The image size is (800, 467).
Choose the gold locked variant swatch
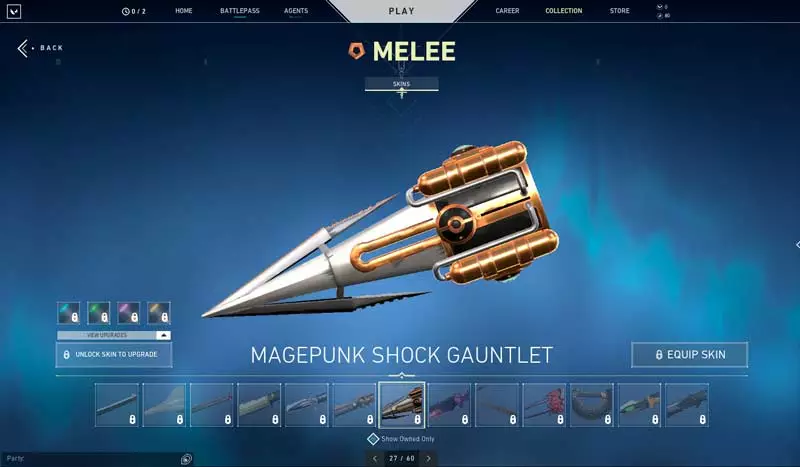(159, 313)
